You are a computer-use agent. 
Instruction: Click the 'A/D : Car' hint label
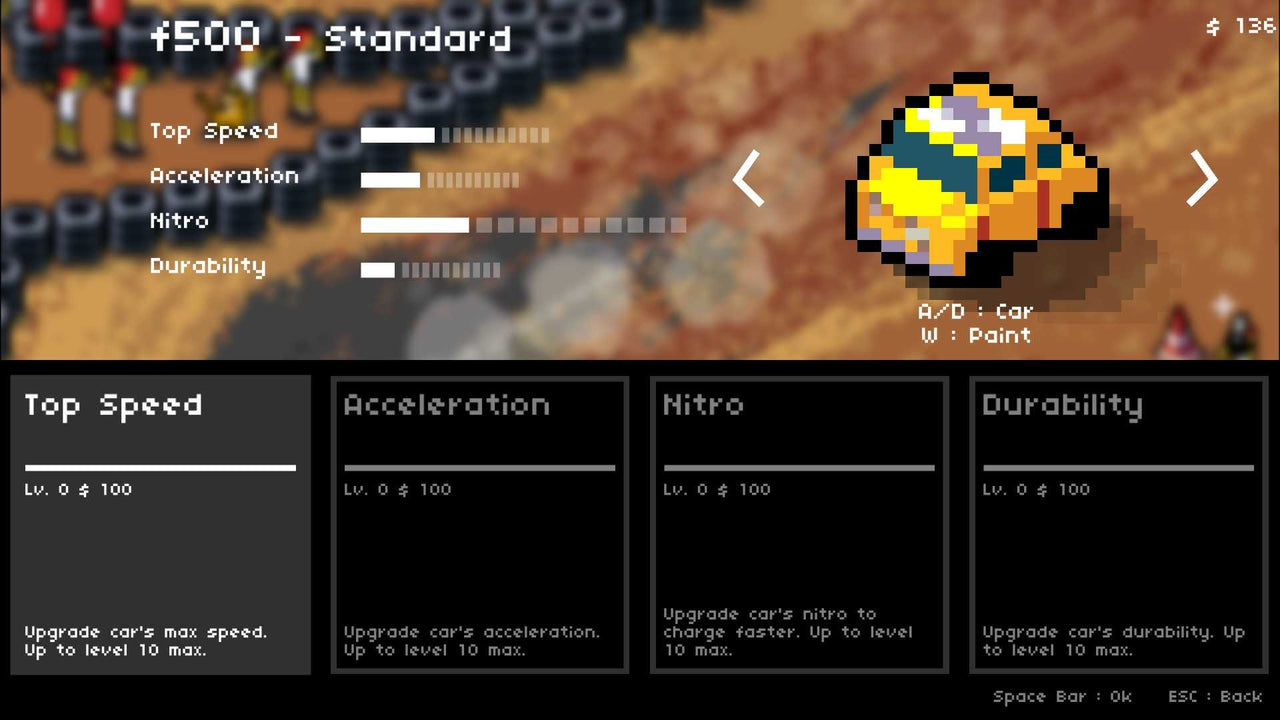click(x=975, y=311)
